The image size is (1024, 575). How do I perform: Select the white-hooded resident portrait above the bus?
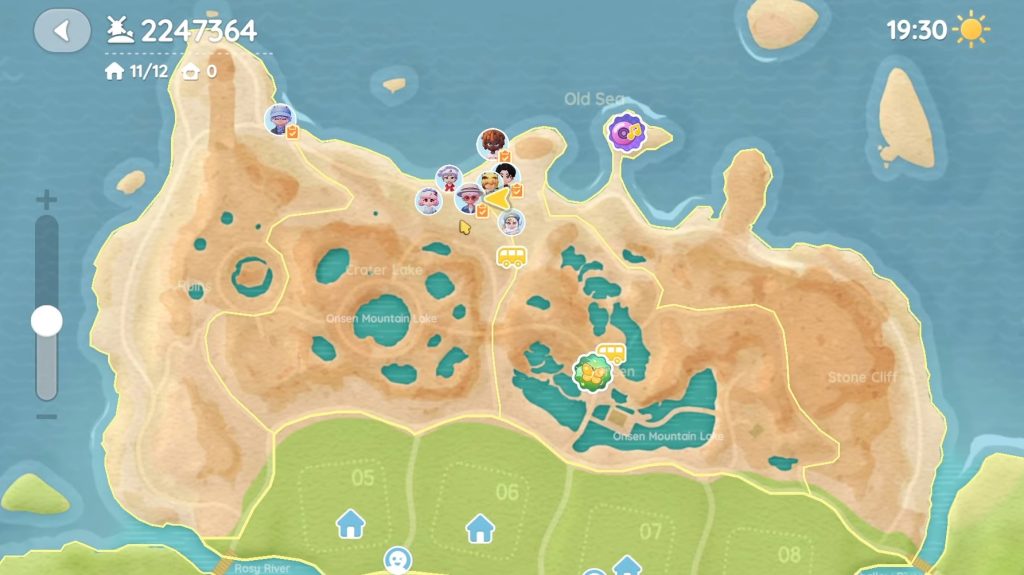click(x=511, y=221)
